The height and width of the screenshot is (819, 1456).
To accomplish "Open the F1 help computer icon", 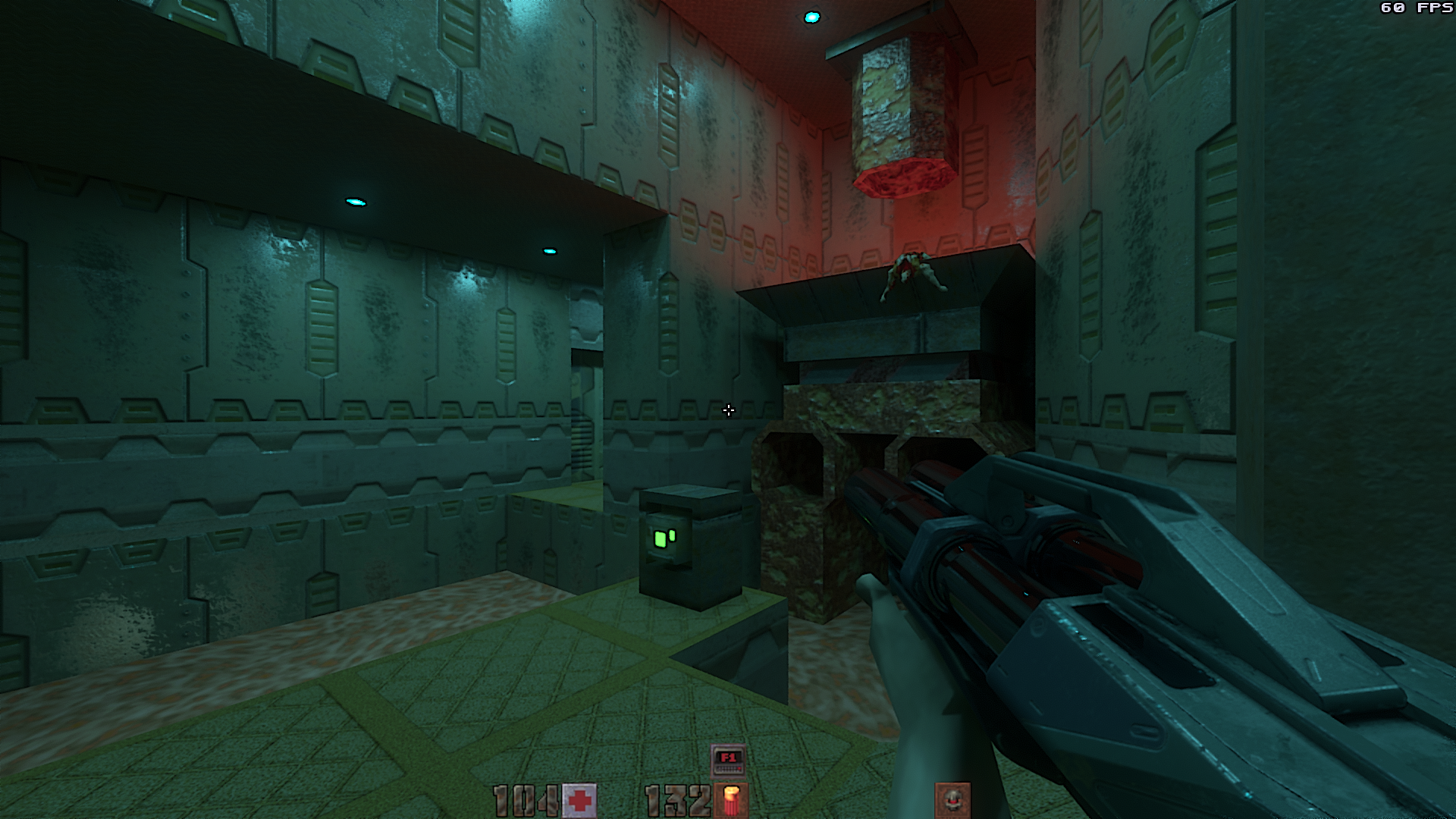I will (x=728, y=761).
